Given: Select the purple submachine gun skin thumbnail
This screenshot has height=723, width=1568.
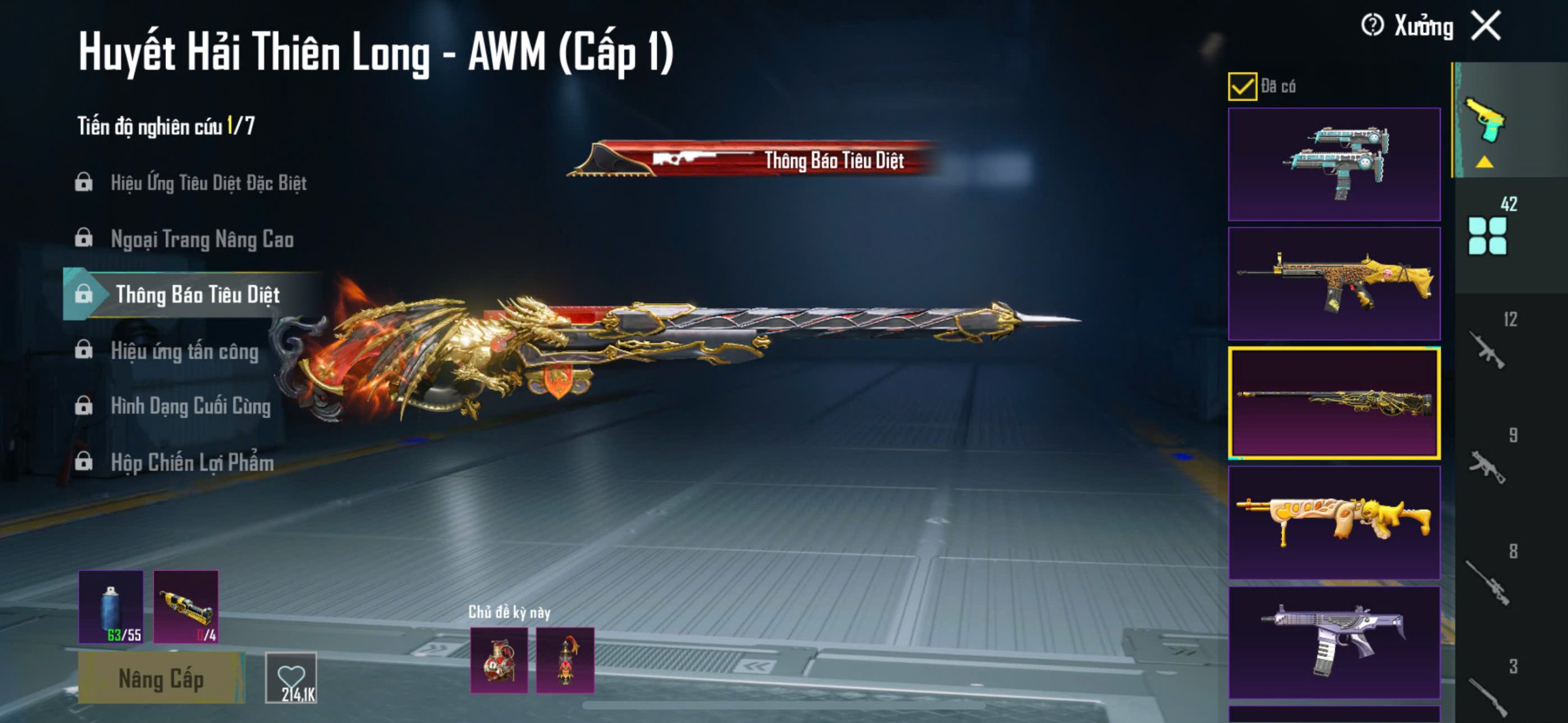Looking at the screenshot, I should pyautogui.click(x=1334, y=642).
